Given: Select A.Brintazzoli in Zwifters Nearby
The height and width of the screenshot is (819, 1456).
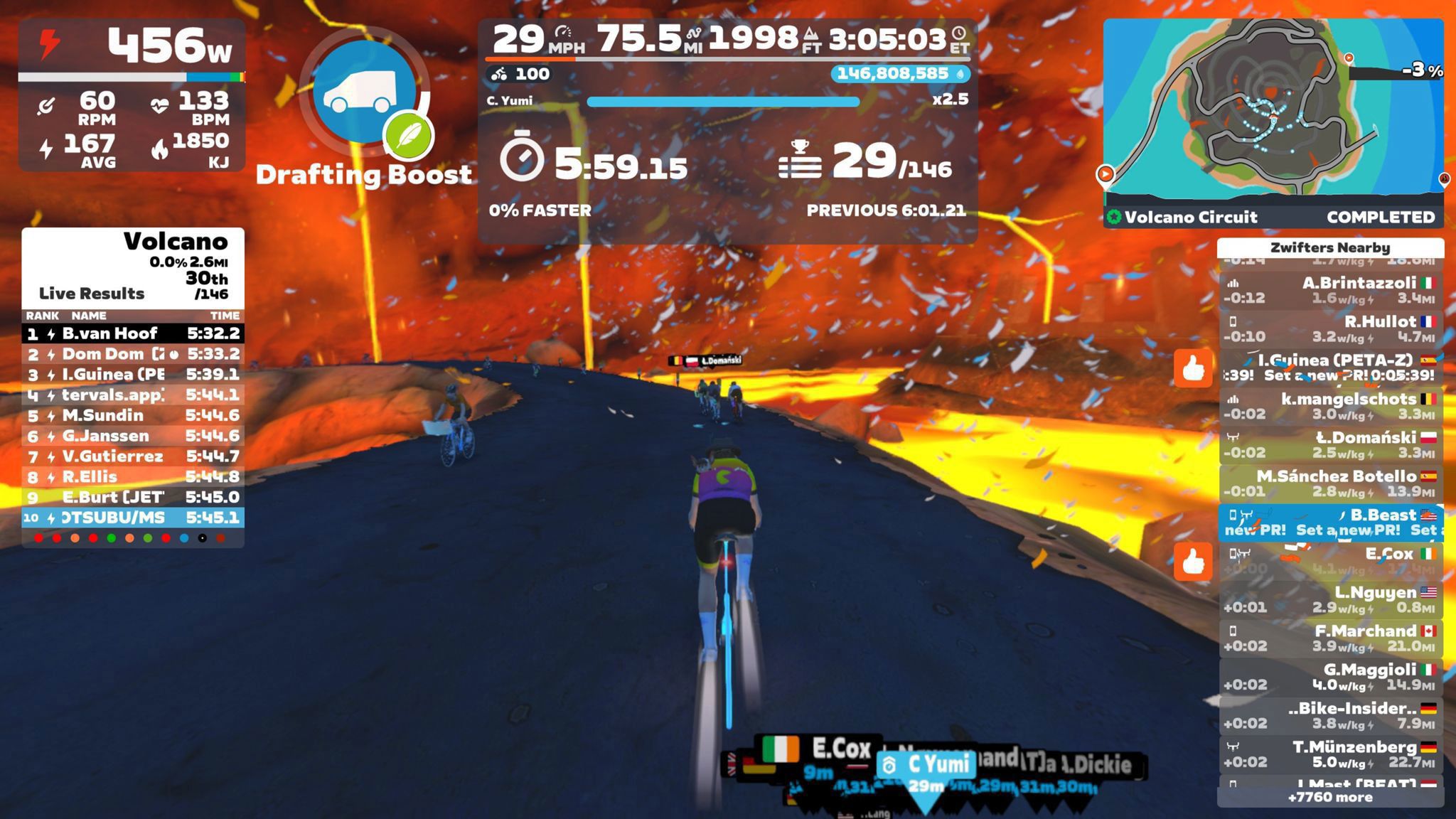Looking at the screenshot, I should (x=1330, y=290).
